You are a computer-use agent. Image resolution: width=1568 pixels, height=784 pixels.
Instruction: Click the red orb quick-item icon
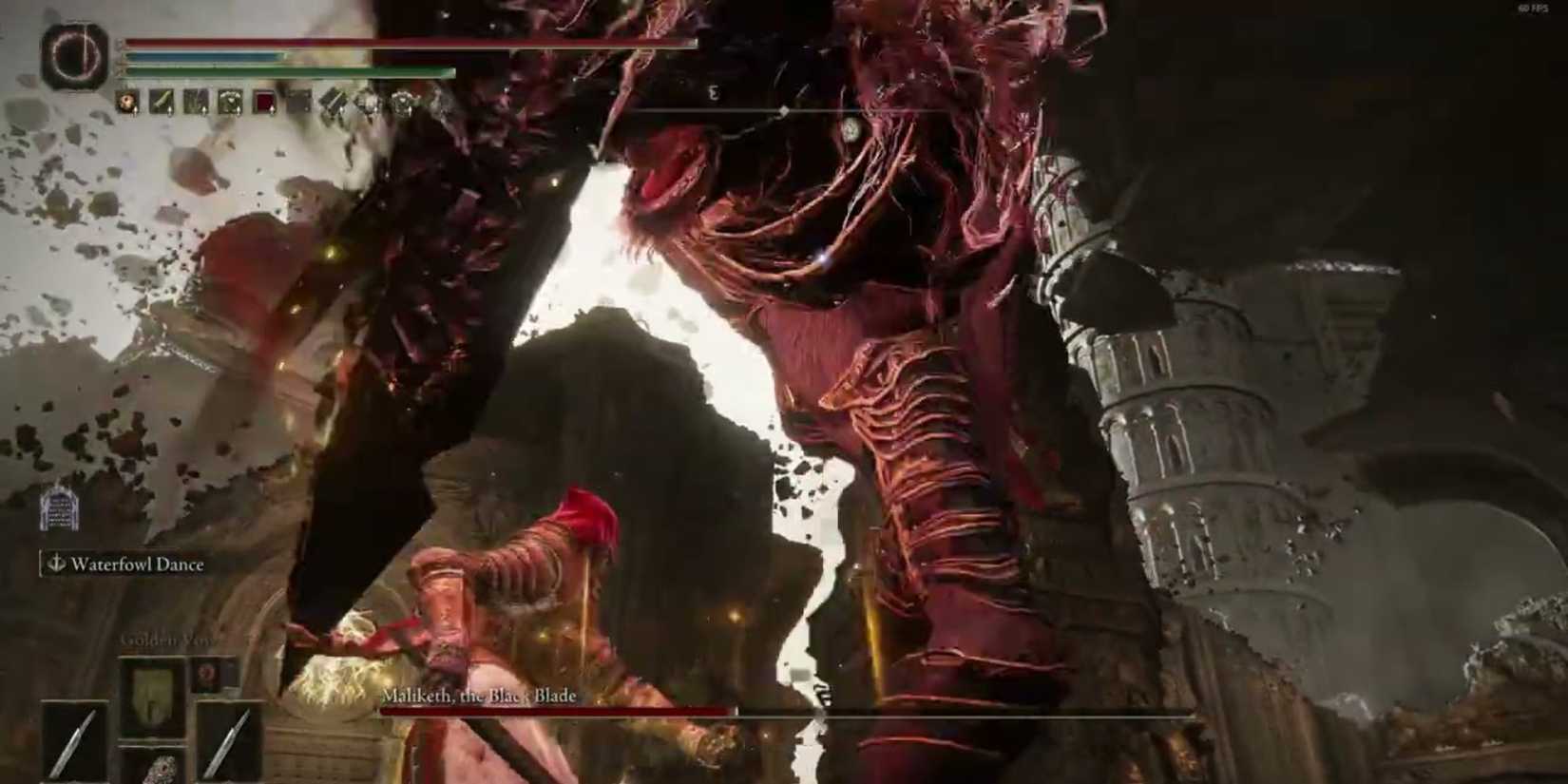(207, 675)
